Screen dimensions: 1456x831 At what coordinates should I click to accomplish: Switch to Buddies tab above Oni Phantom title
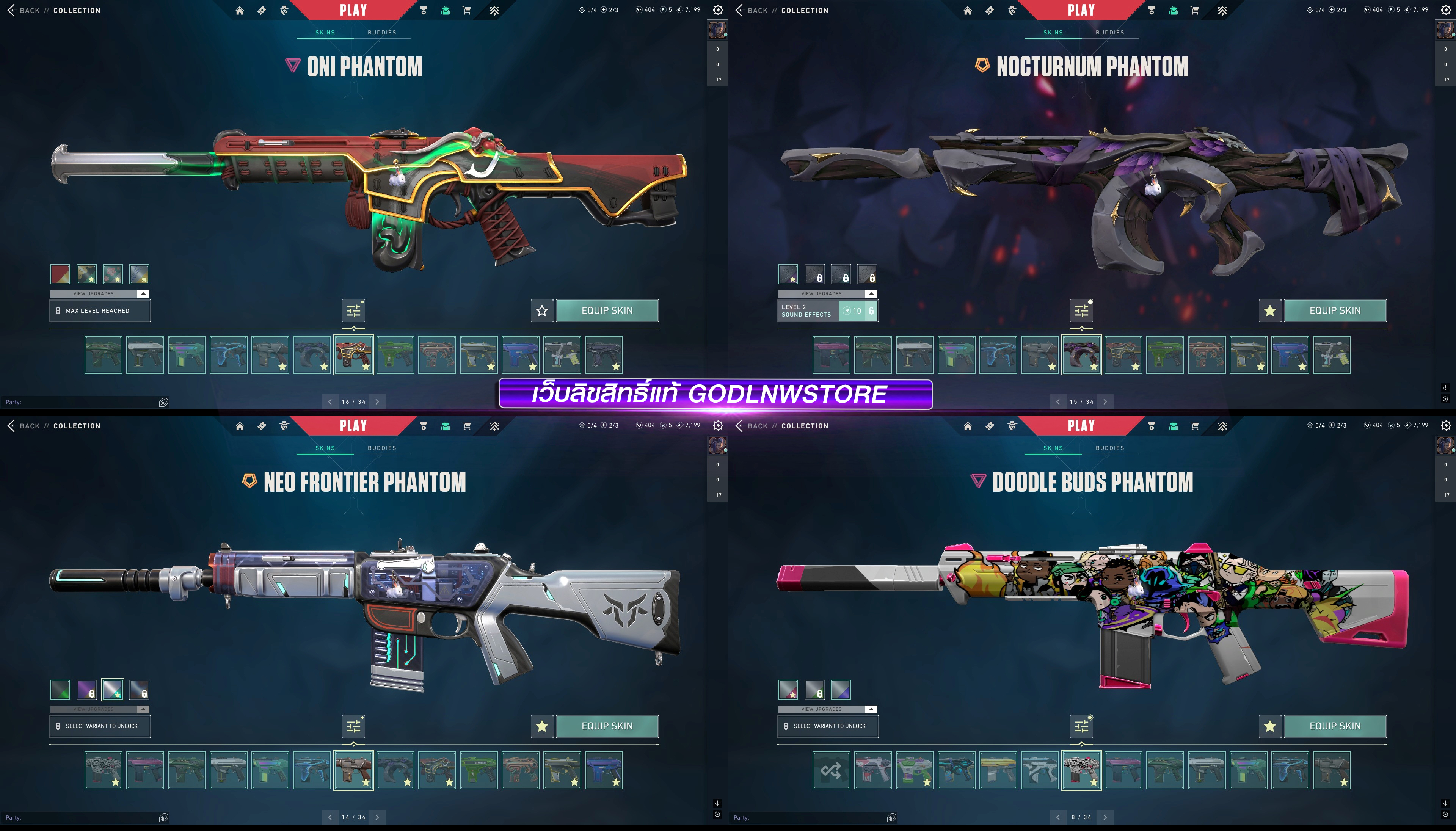pyautogui.click(x=382, y=33)
